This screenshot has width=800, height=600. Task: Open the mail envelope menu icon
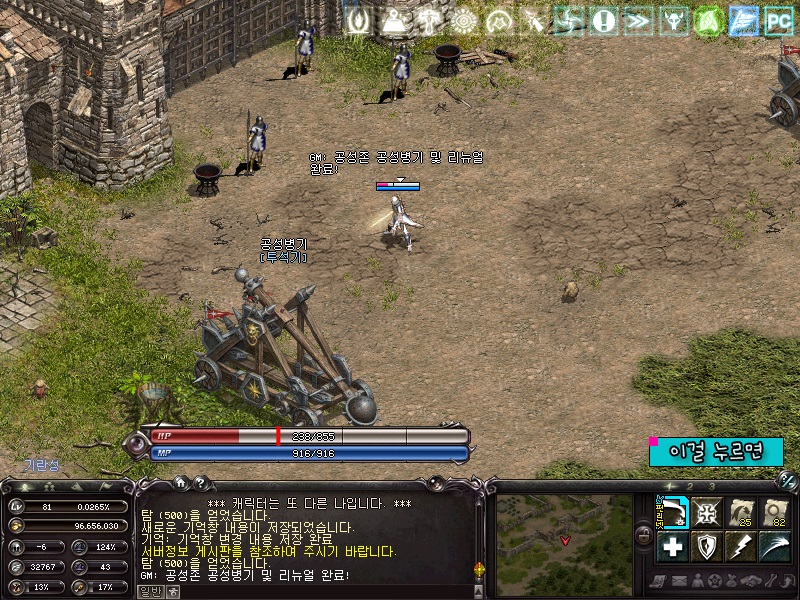click(679, 581)
